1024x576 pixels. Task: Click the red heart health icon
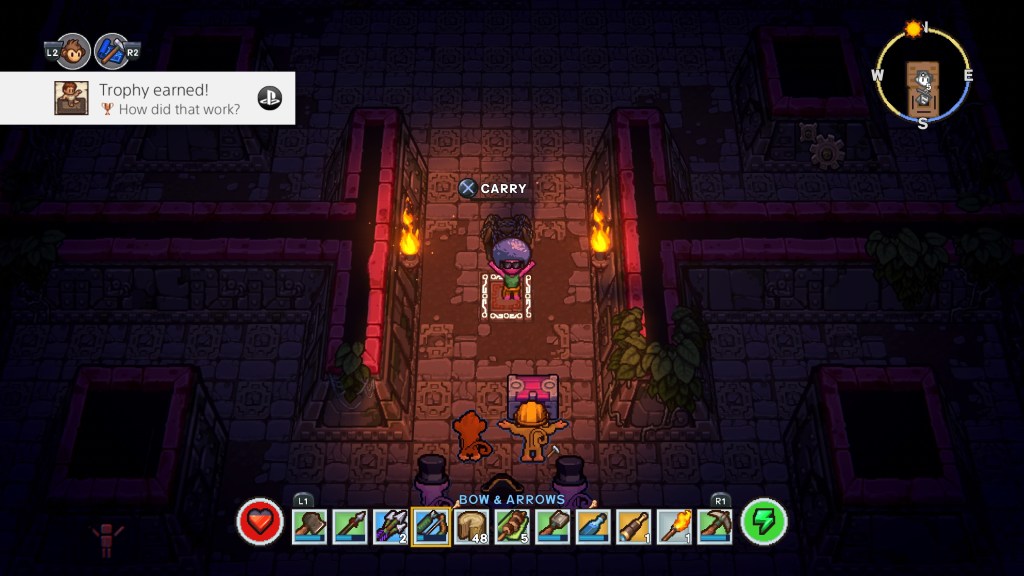coord(260,522)
